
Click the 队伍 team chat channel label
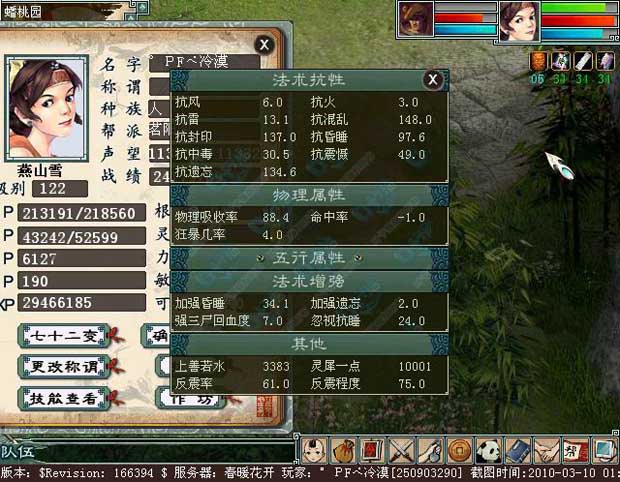pos(22,452)
